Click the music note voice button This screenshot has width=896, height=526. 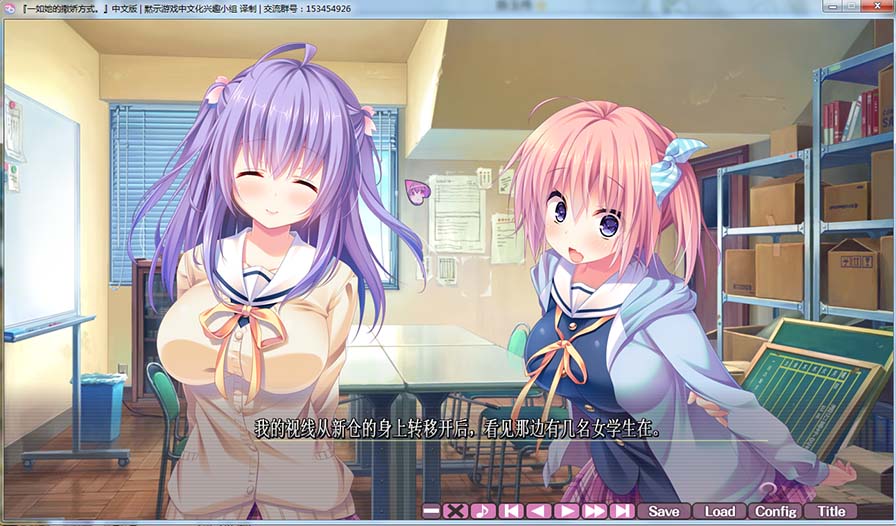coord(483,511)
